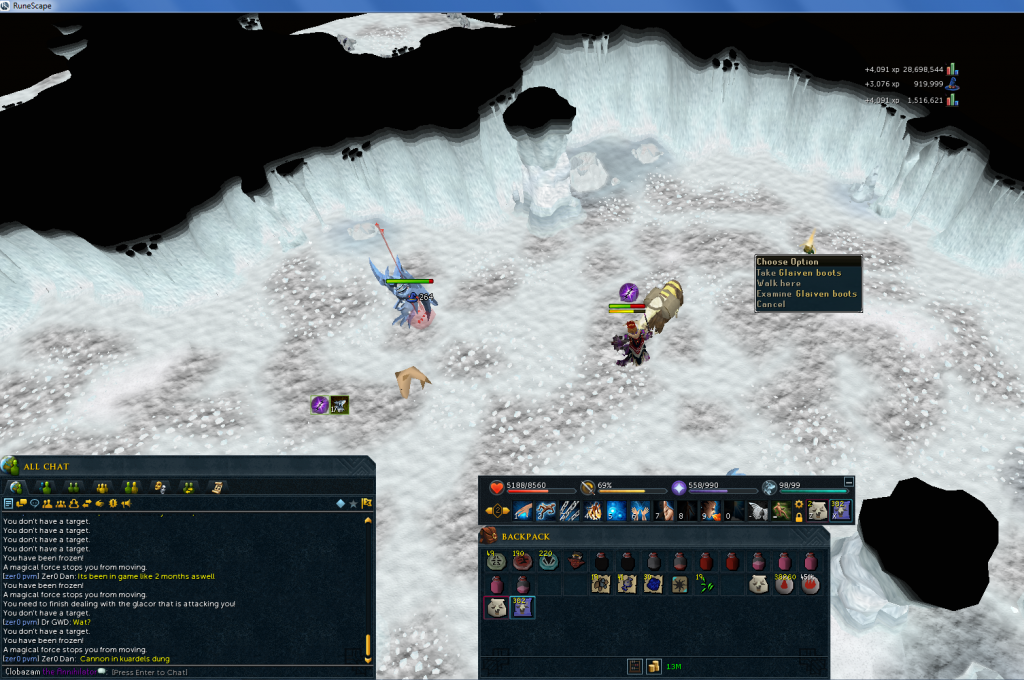Viewport: 1024px width, 680px height.
Task: Open action bar settings gear icon
Action: [799, 504]
